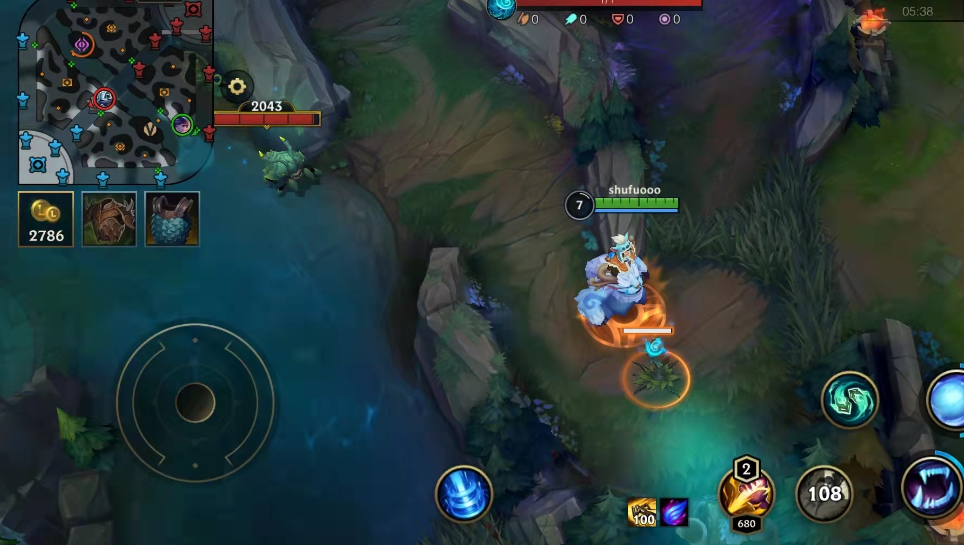
Task: Activate the blue swirling pillar ability button
Action: click(x=464, y=494)
